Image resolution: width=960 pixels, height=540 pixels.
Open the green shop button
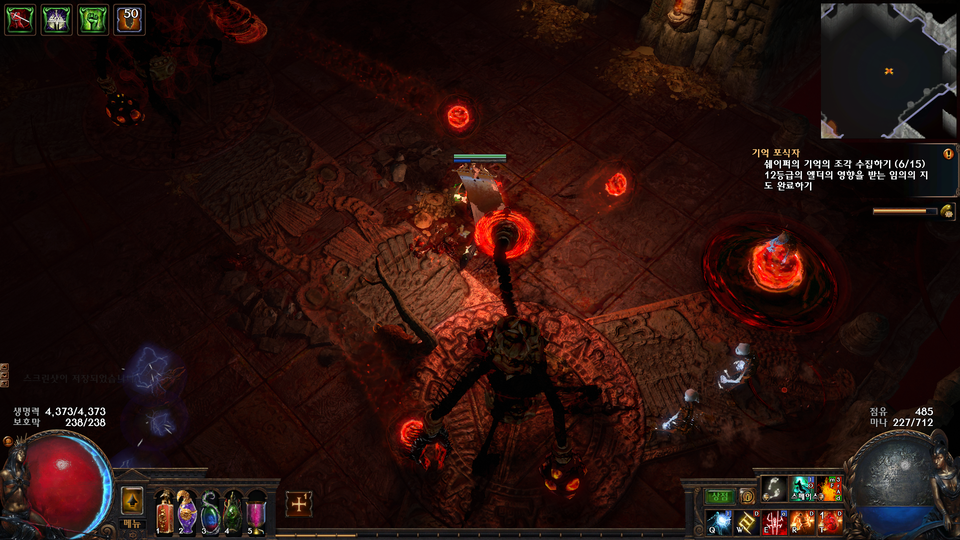[x=720, y=496]
